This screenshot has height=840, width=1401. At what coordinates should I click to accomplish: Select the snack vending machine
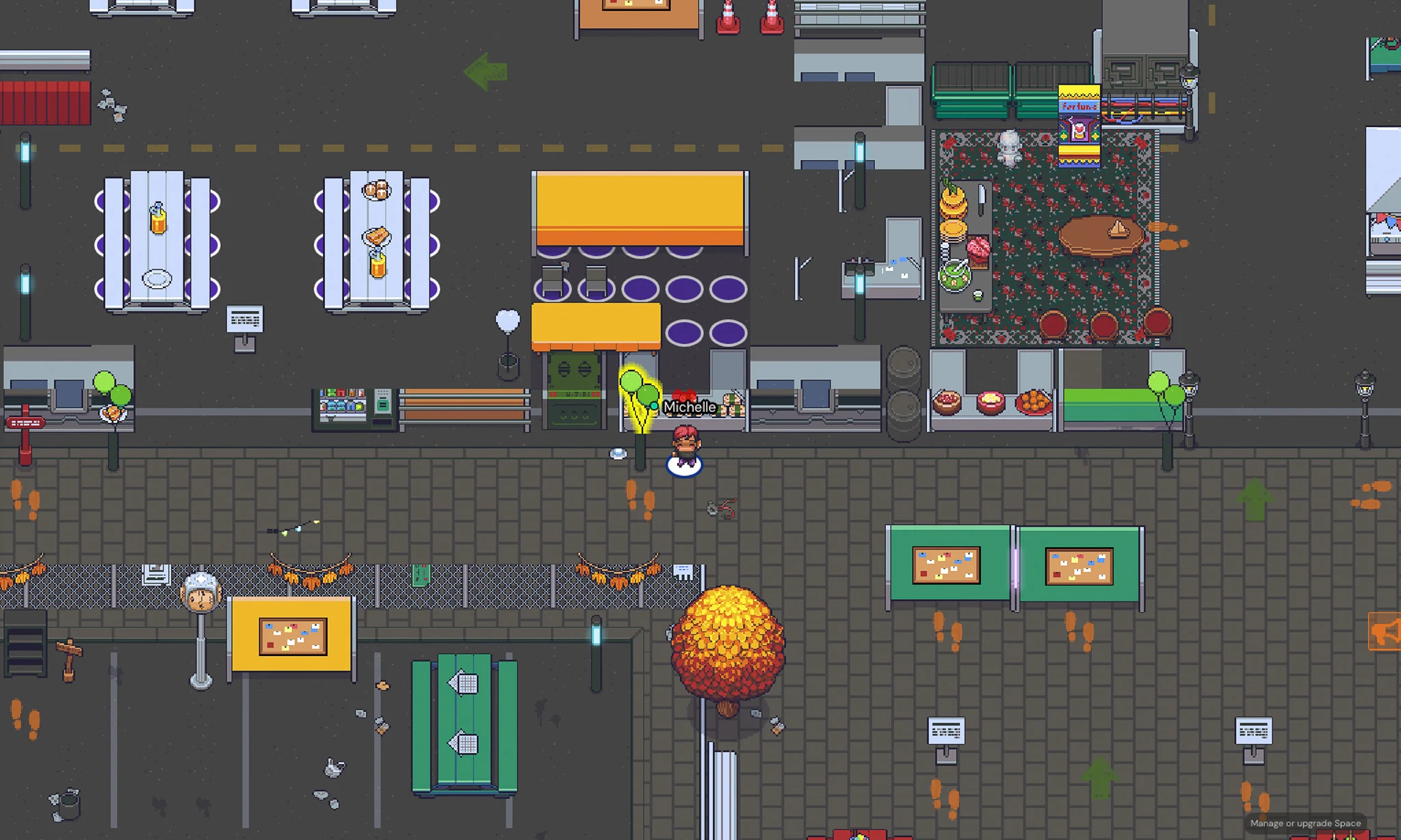pyautogui.click(x=350, y=404)
